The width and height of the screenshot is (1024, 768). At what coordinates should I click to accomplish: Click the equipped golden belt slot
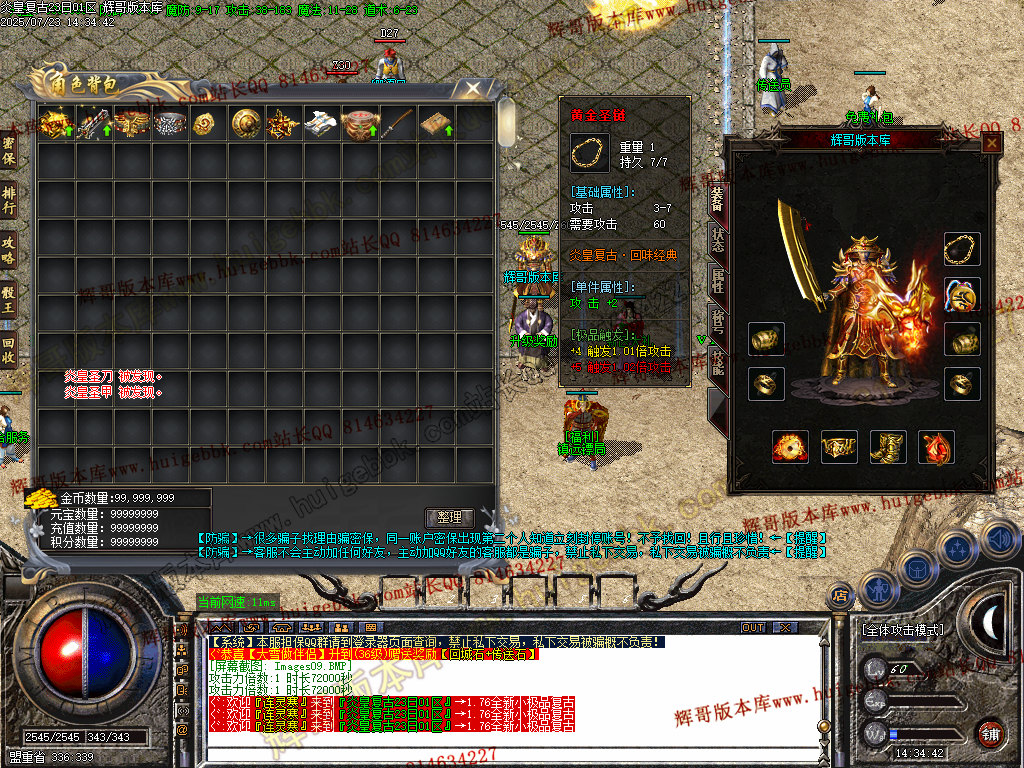tap(839, 447)
